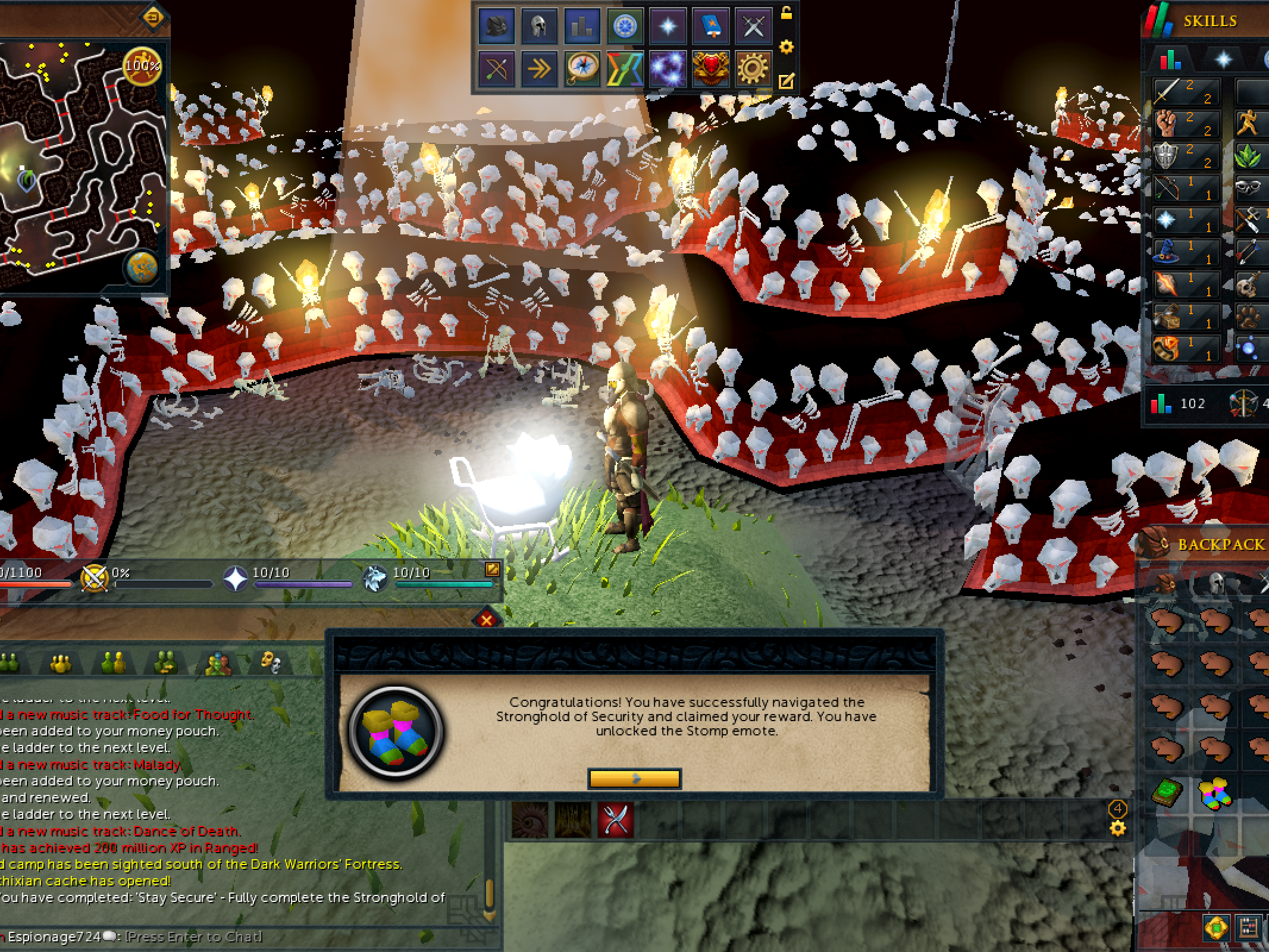
Task: Select the green book in the backpack
Action: point(1167,793)
